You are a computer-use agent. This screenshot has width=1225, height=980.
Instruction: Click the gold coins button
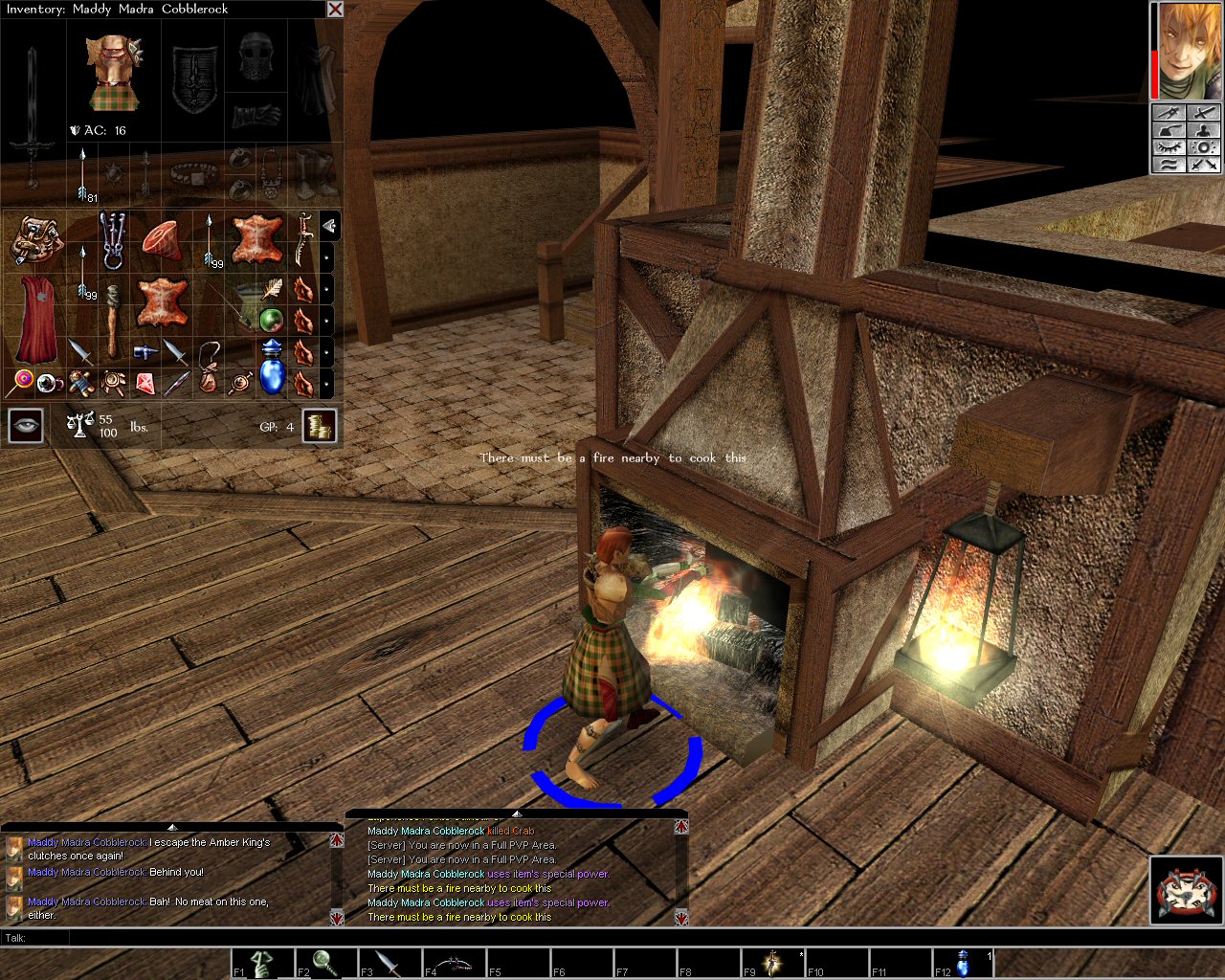pyautogui.click(x=320, y=426)
